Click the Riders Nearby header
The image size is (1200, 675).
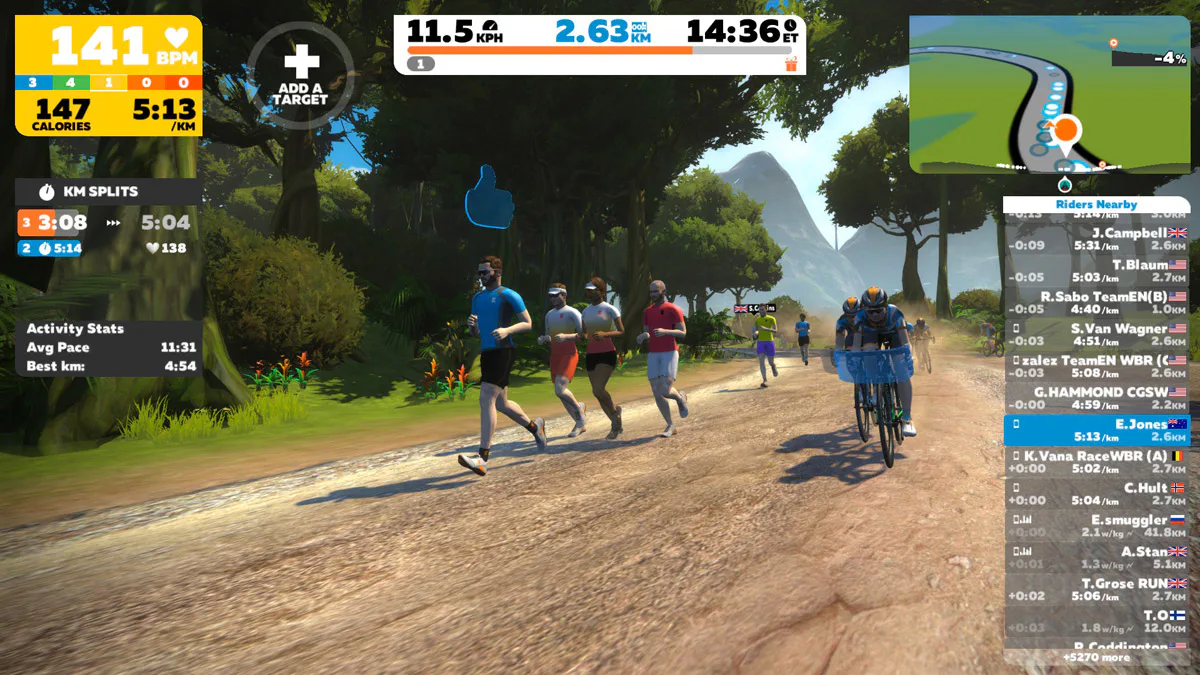[x=1096, y=204]
